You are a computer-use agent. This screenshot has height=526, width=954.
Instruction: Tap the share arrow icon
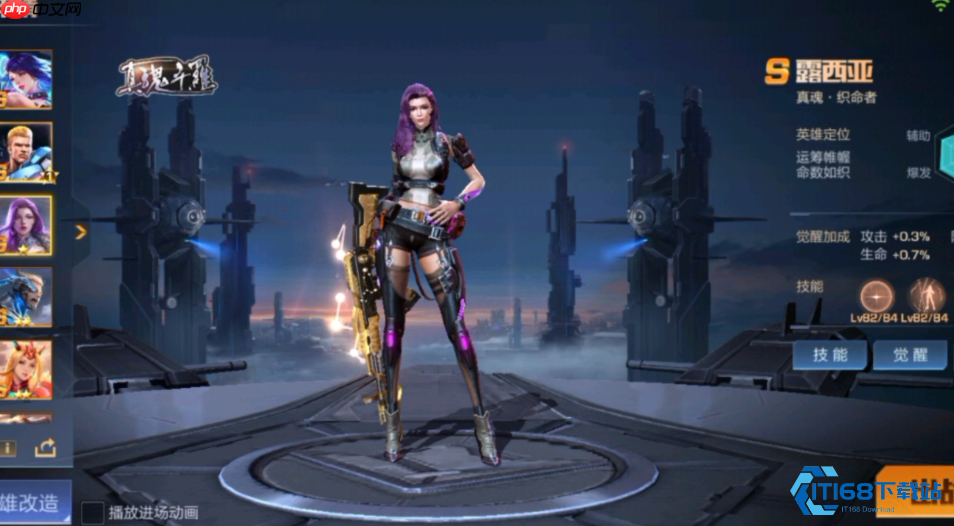pos(45,447)
